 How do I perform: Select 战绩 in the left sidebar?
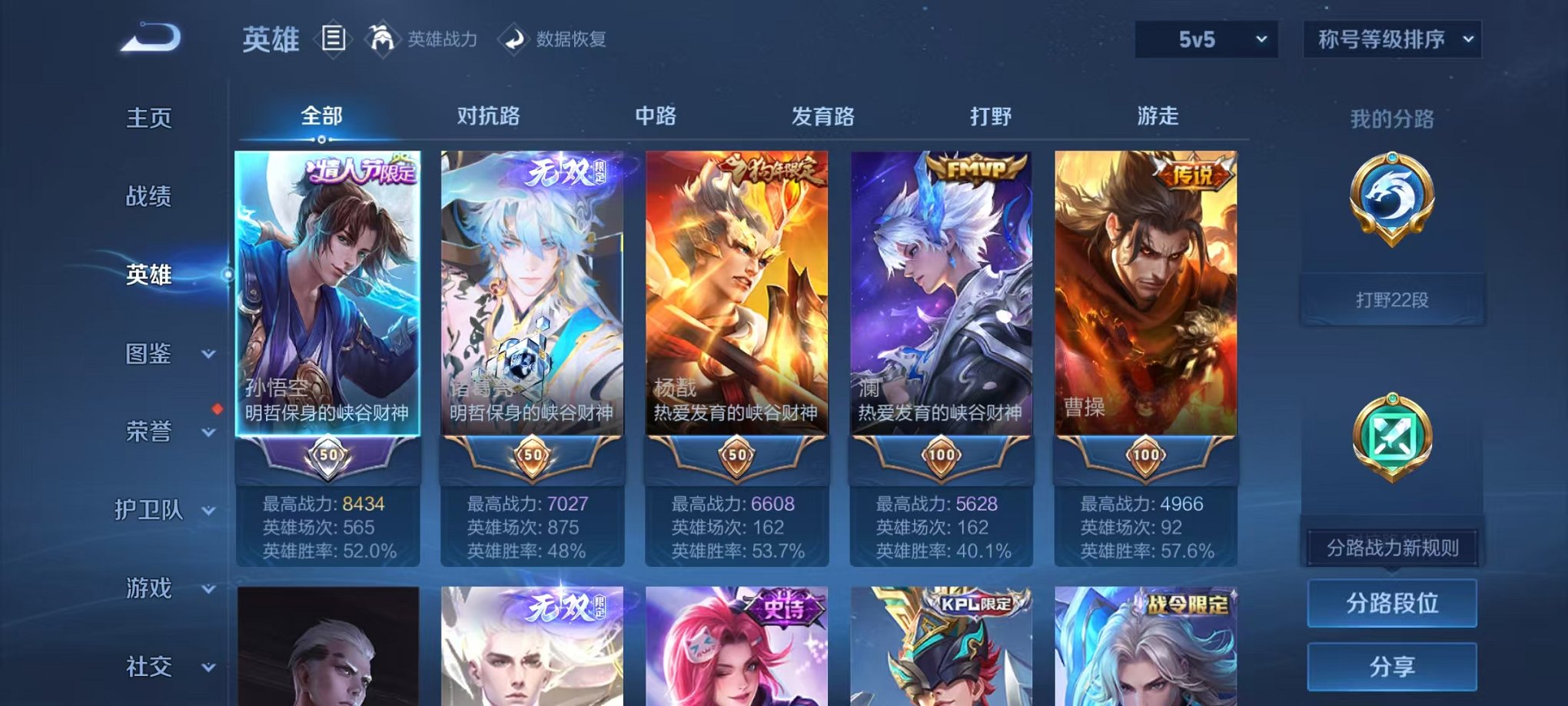point(150,198)
